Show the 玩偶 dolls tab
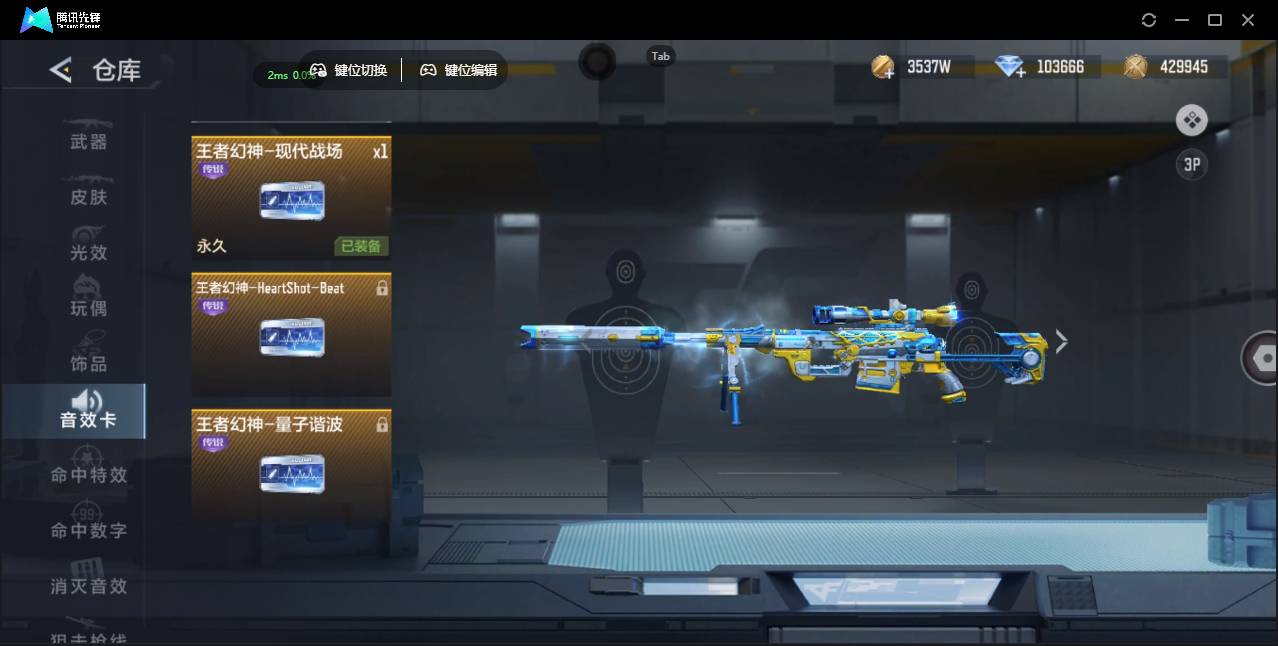 point(88,307)
